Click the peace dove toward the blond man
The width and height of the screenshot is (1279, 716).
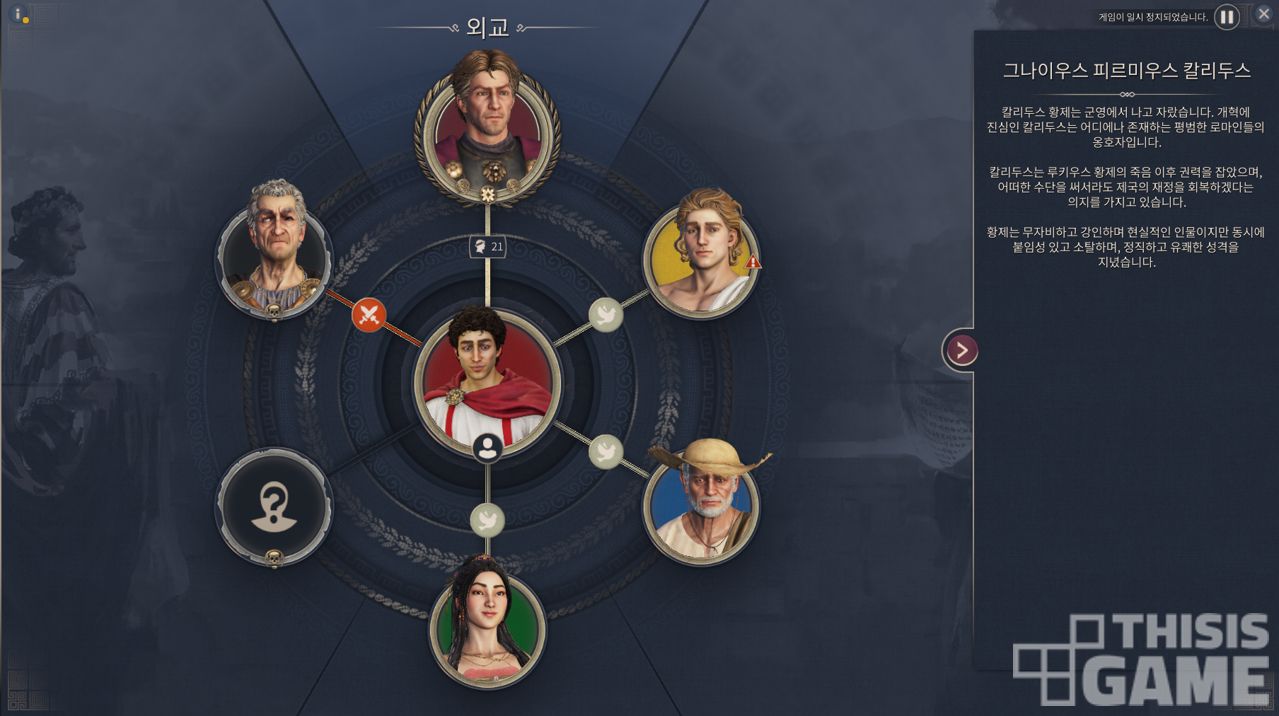pyautogui.click(x=605, y=316)
